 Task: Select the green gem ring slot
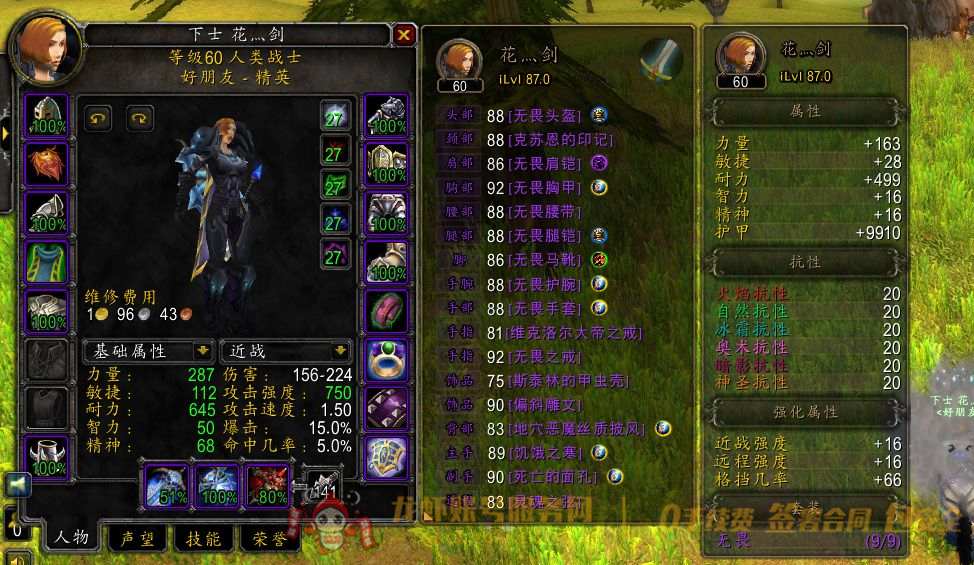[x=386, y=359]
